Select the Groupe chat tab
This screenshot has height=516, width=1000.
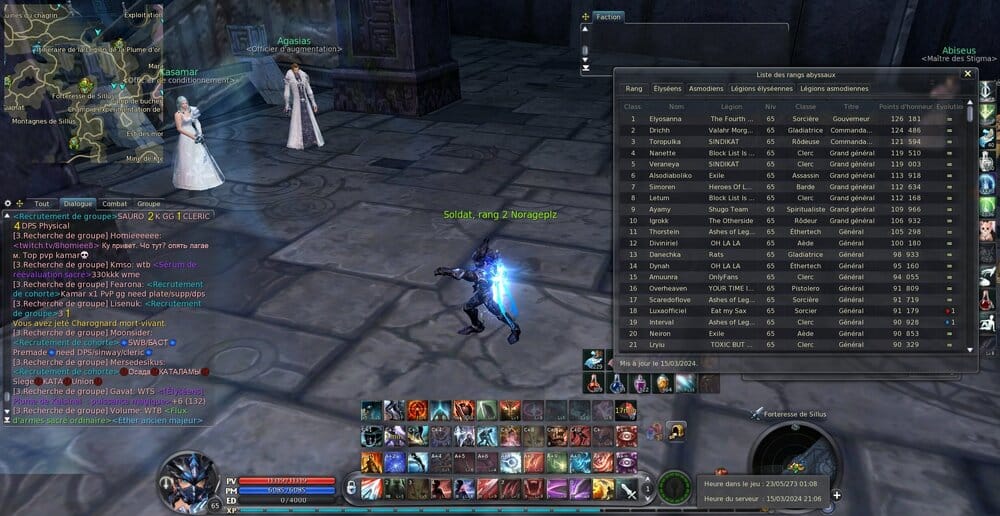click(x=148, y=203)
